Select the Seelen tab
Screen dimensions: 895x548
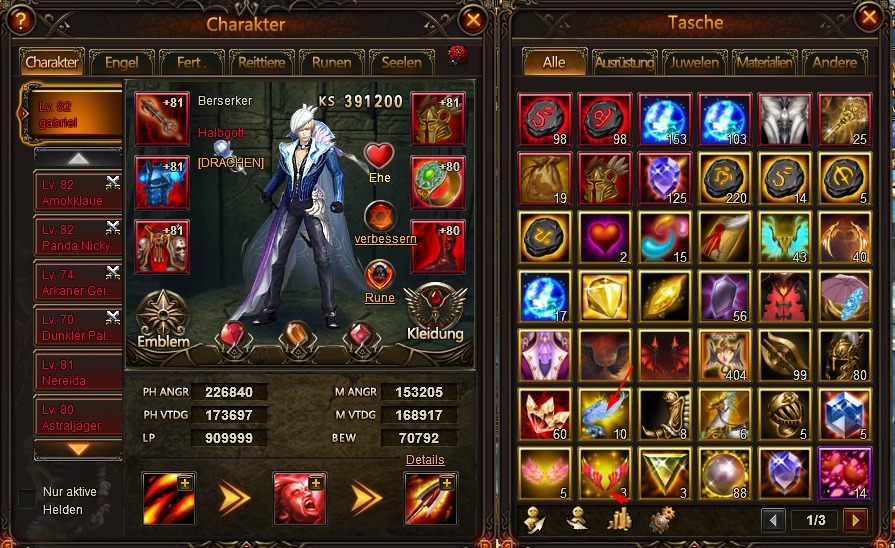(x=401, y=62)
